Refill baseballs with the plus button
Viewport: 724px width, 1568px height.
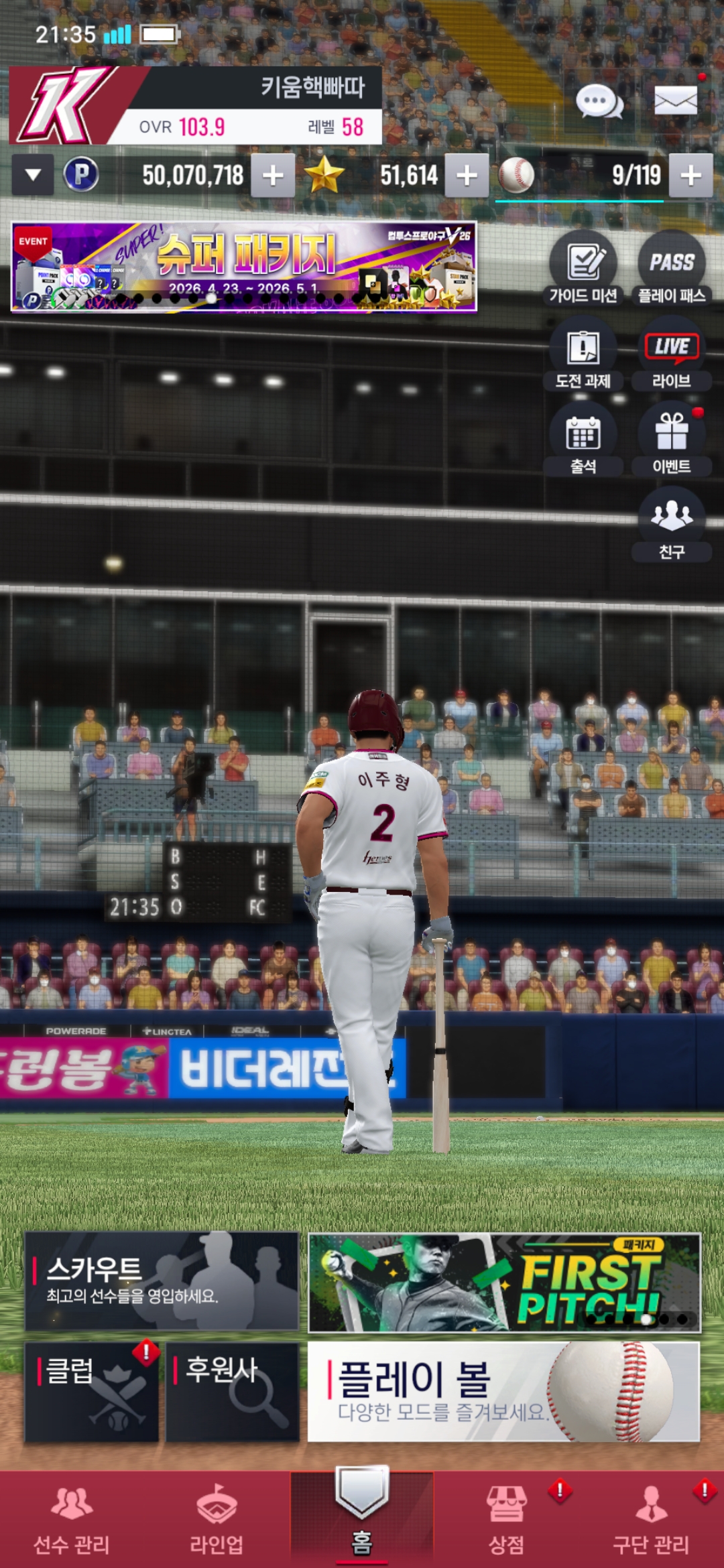(x=690, y=176)
